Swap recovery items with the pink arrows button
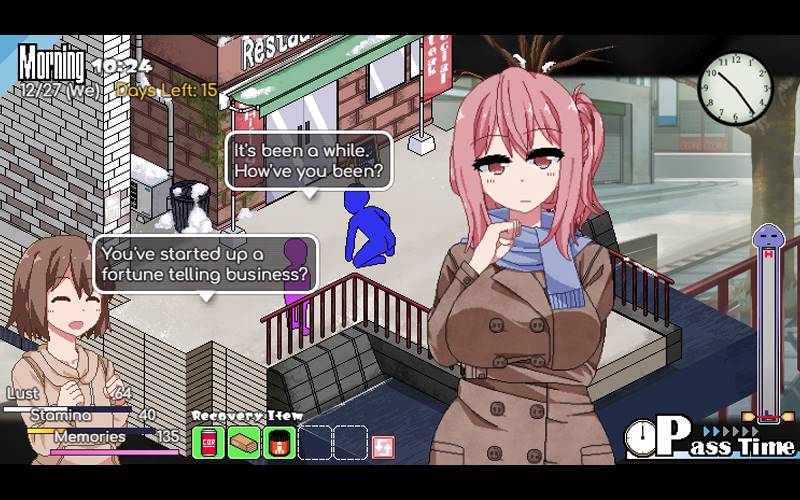This screenshot has width=800, height=500. click(383, 445)
